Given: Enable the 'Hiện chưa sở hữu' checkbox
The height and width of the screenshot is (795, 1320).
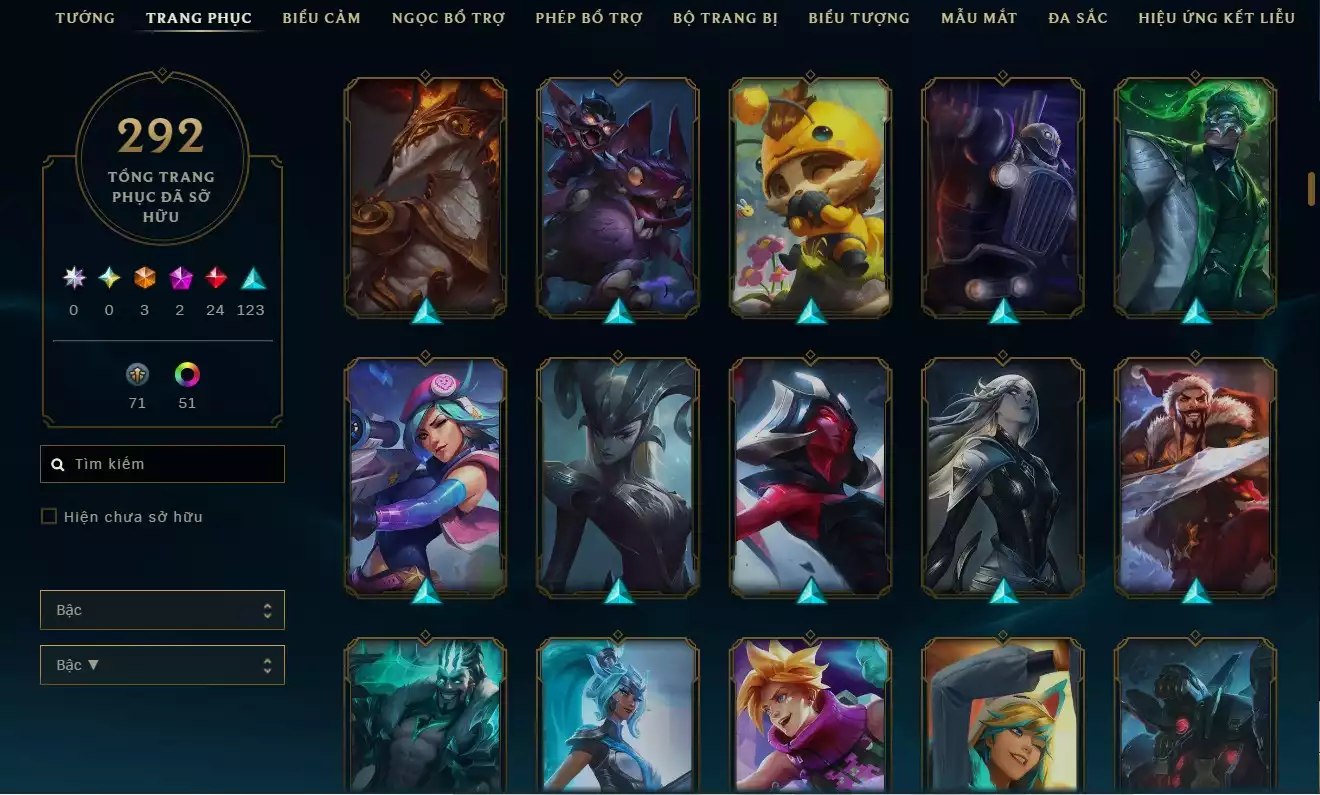Looking at the screenshot, I should [47, 516].
